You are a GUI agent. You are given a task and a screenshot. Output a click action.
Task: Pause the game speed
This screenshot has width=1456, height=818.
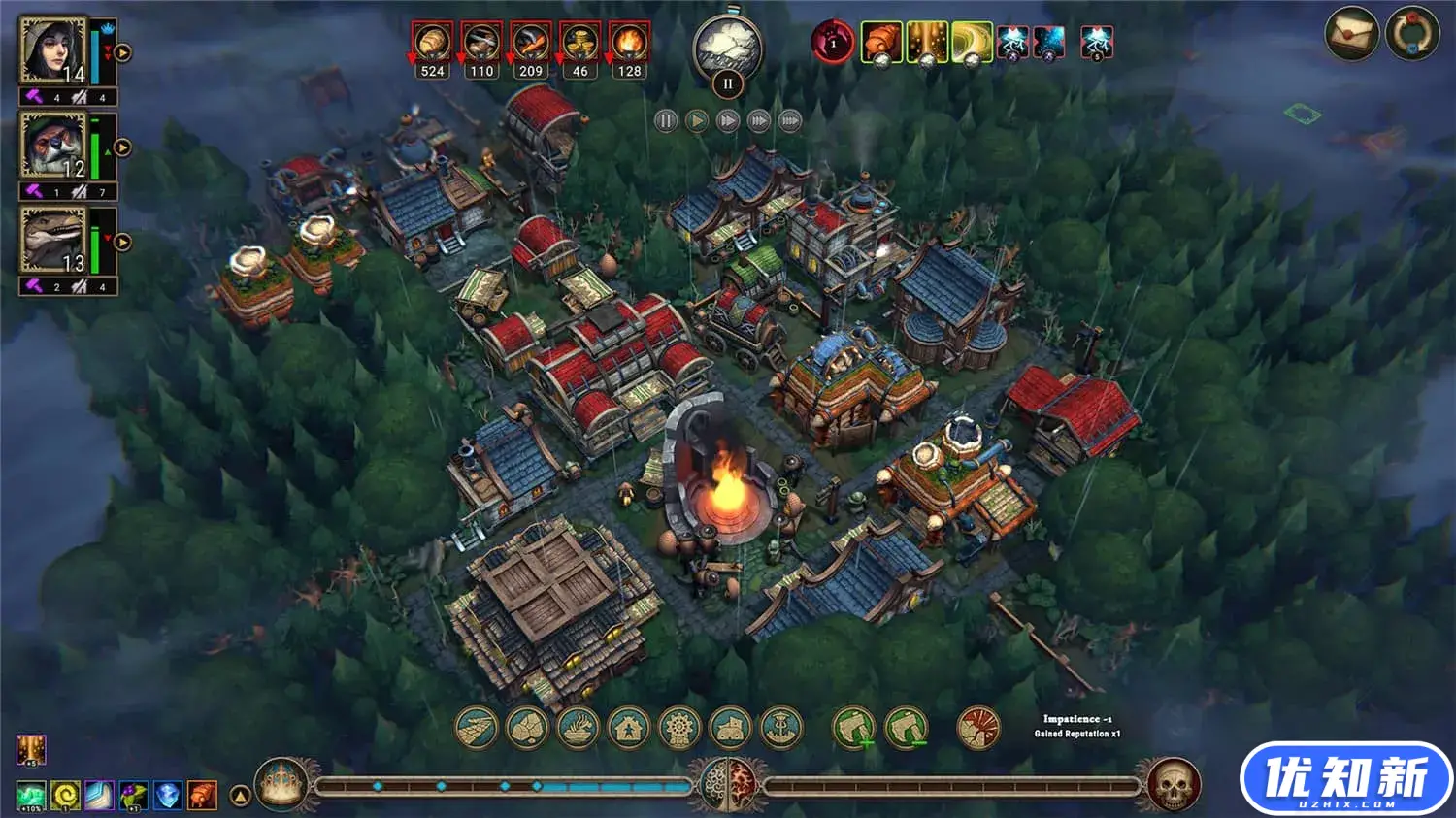(666, 121)
